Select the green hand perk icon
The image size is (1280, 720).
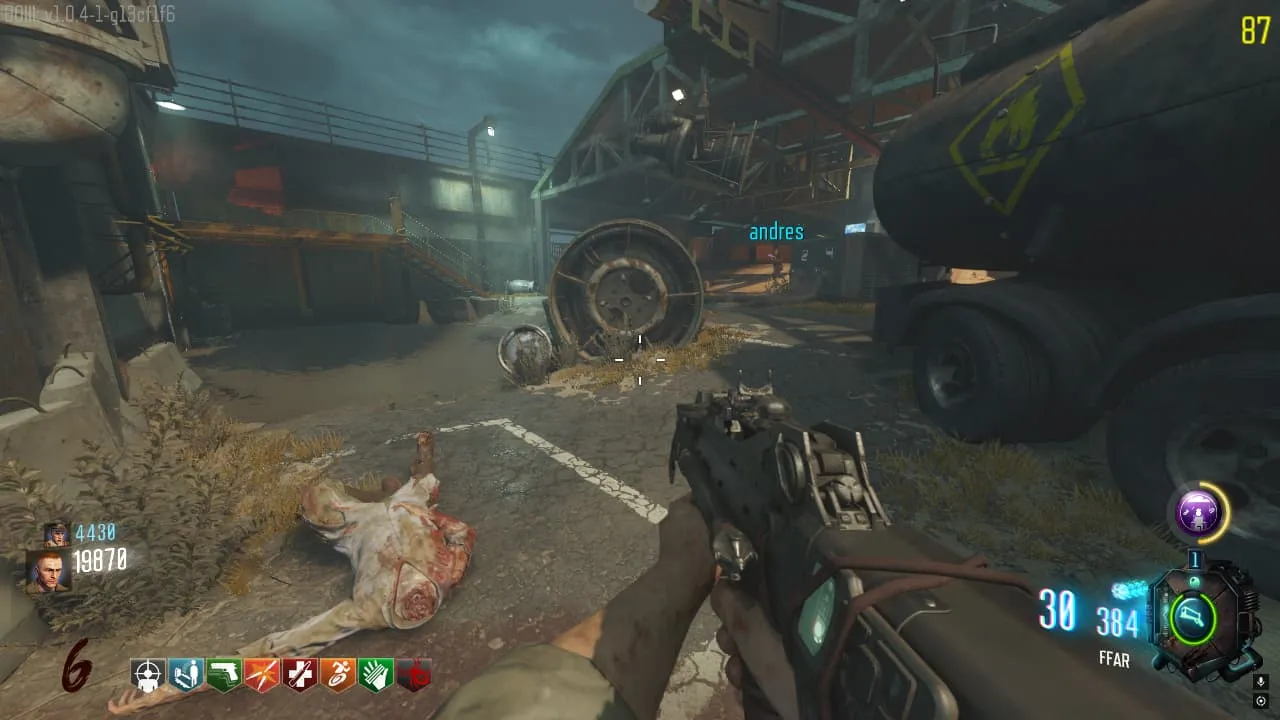[376, 675]
